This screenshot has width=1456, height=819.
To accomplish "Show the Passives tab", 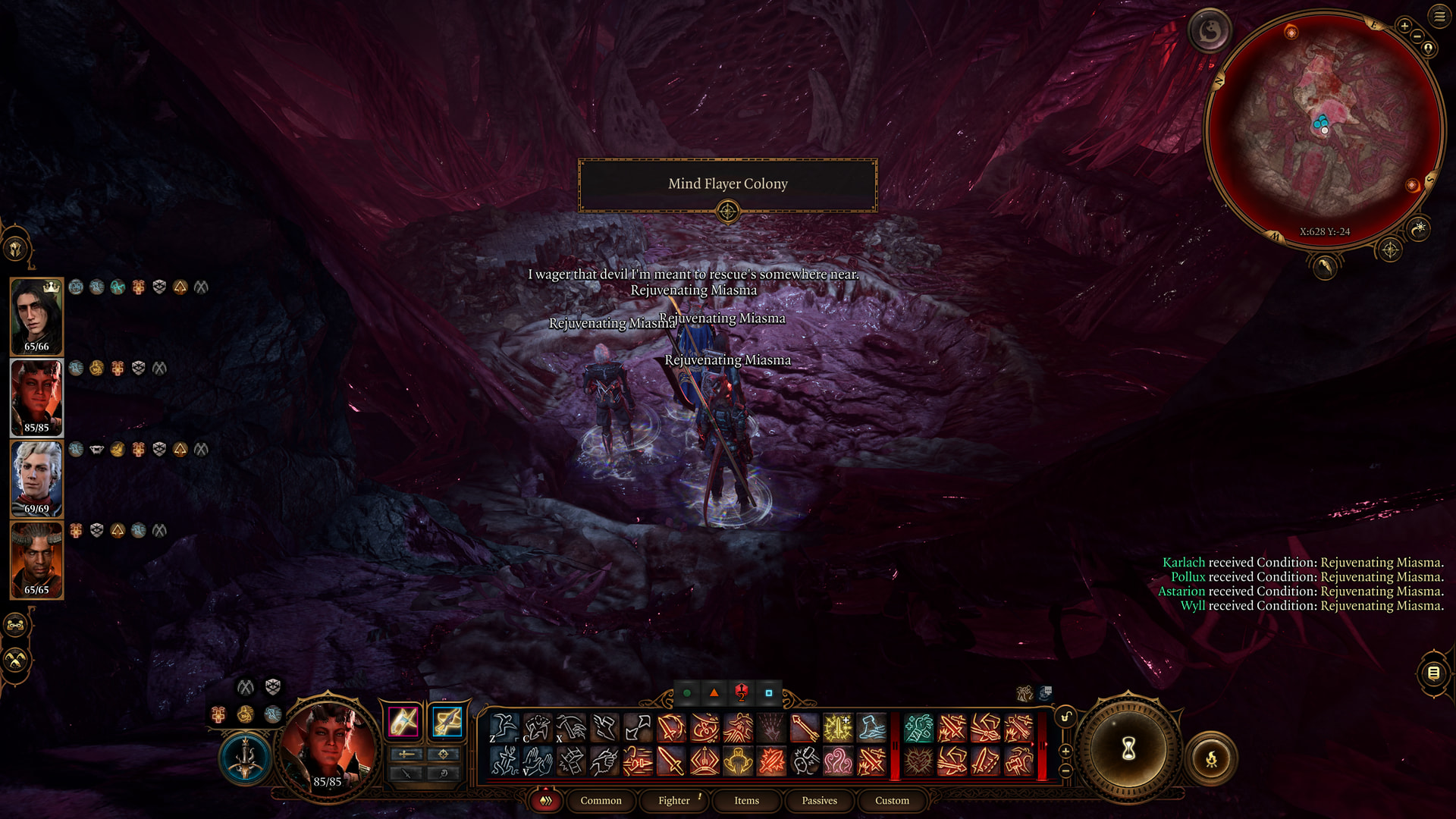I will pos(819,800).
